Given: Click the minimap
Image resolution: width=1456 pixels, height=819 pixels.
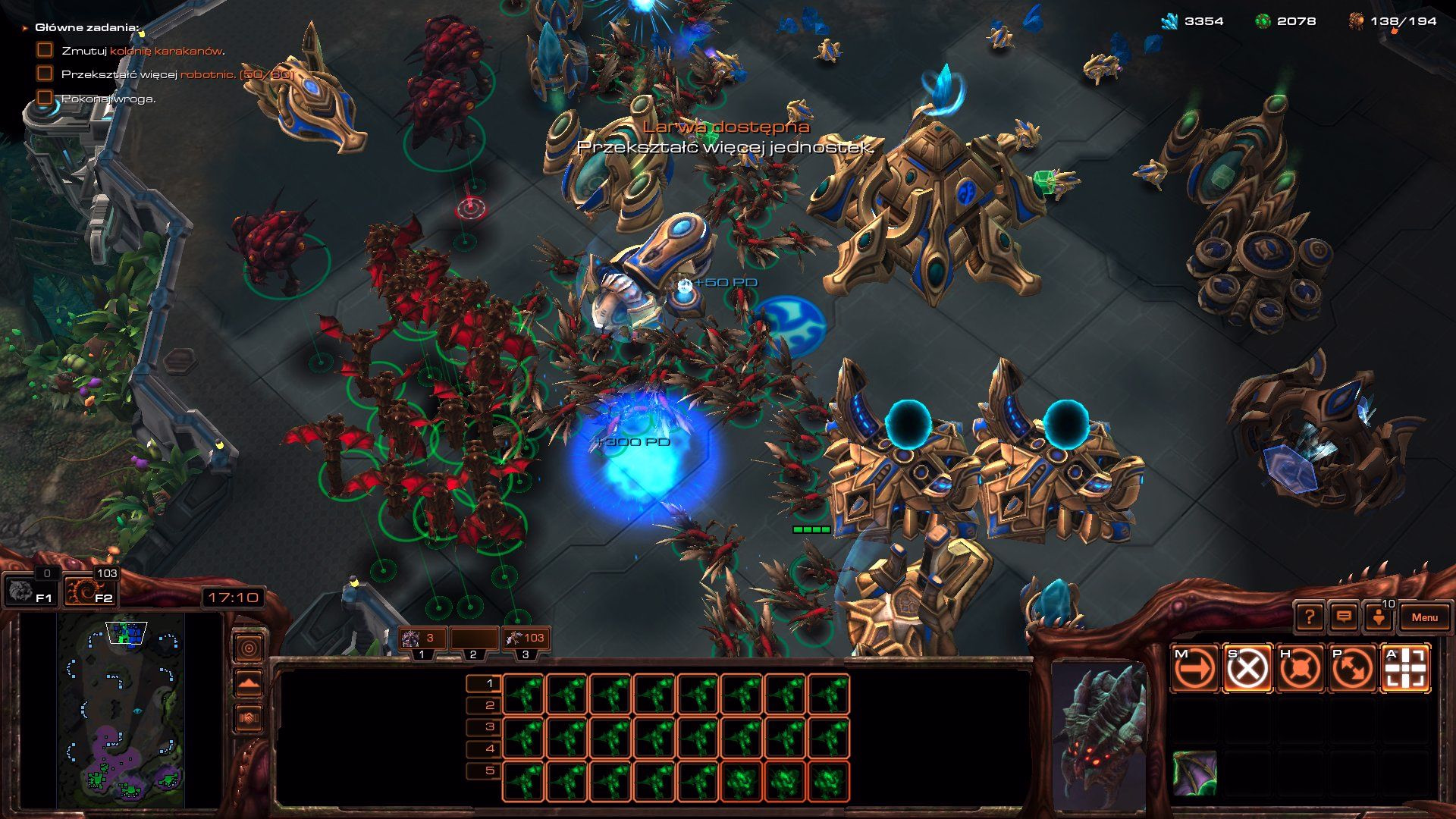Looking at the screenshot, I should 121,710.
